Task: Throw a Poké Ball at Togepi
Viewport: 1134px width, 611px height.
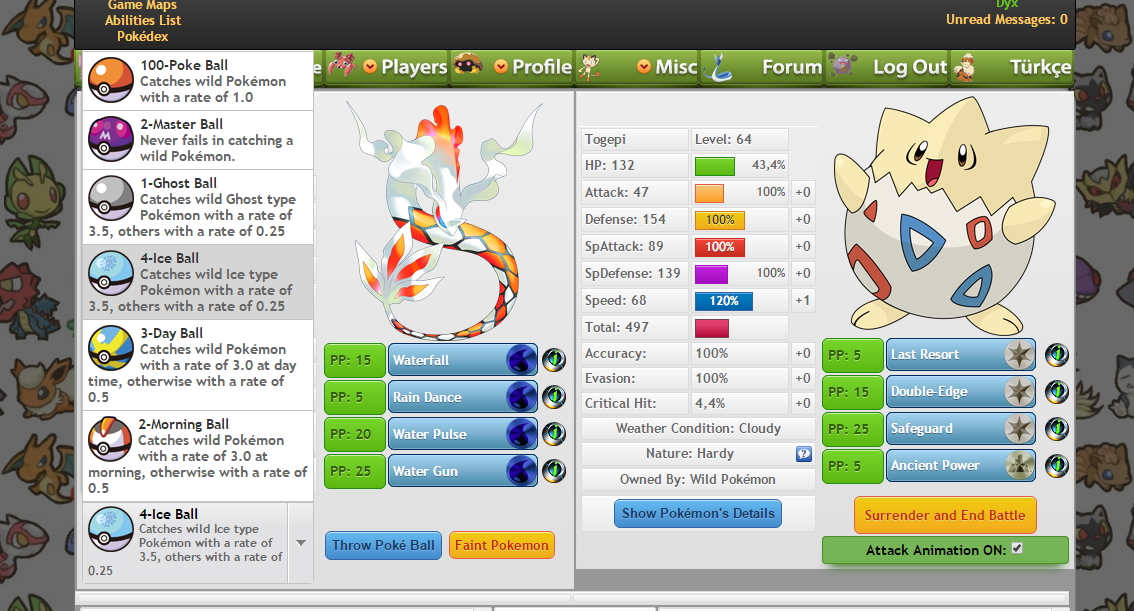Action: (x=383, y=545)
